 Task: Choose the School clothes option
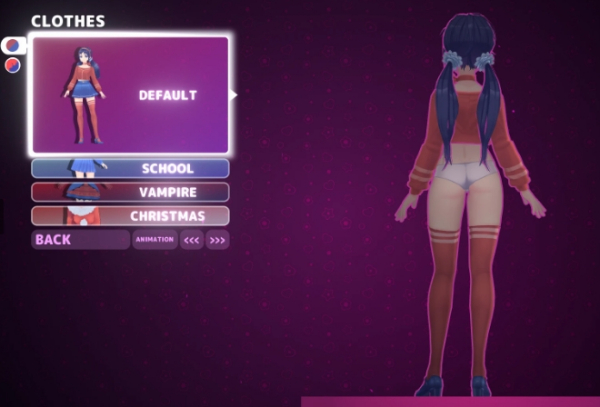tap(130, 169)
